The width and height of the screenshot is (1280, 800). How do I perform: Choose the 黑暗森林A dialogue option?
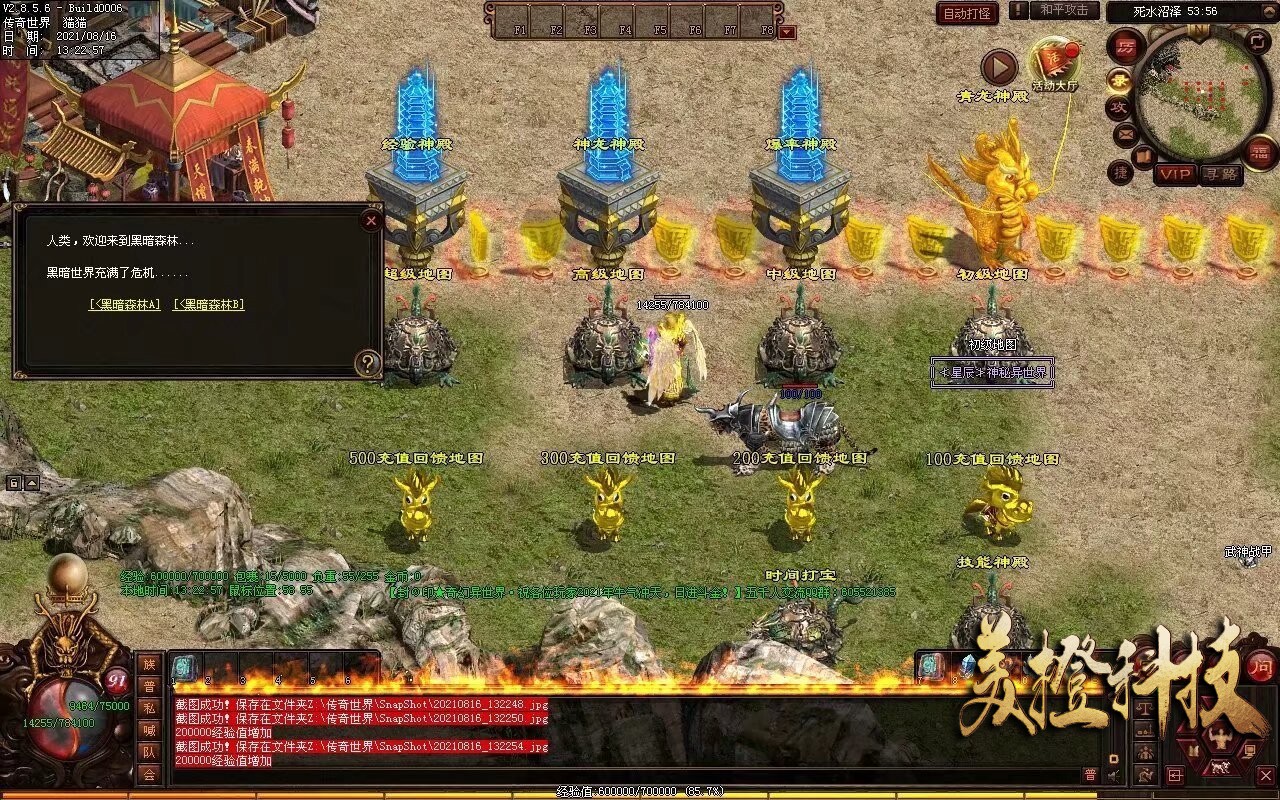pos(125,305)
